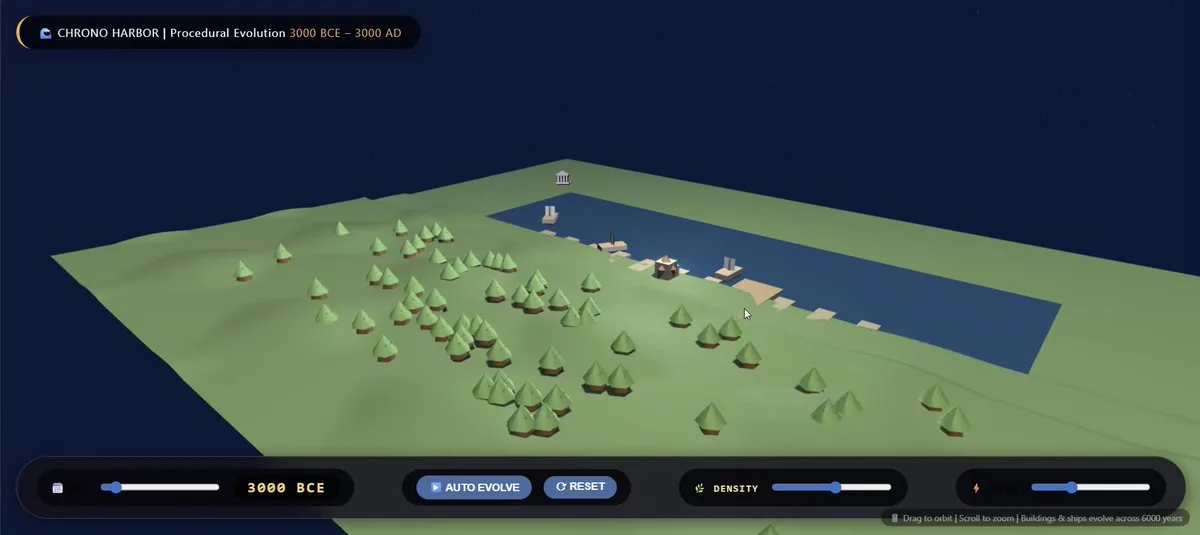
Task: Adjust the Density slider
Action: click(831, 487)
